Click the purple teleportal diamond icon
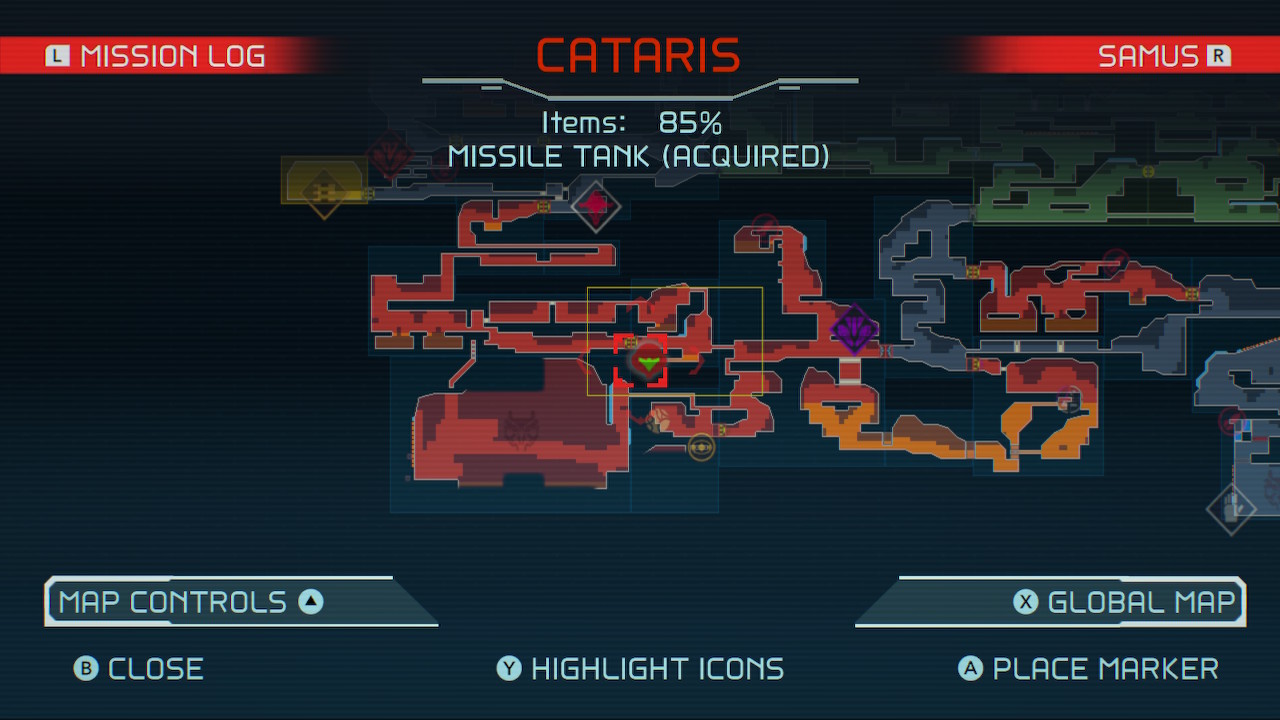 [x=854, y=328]
